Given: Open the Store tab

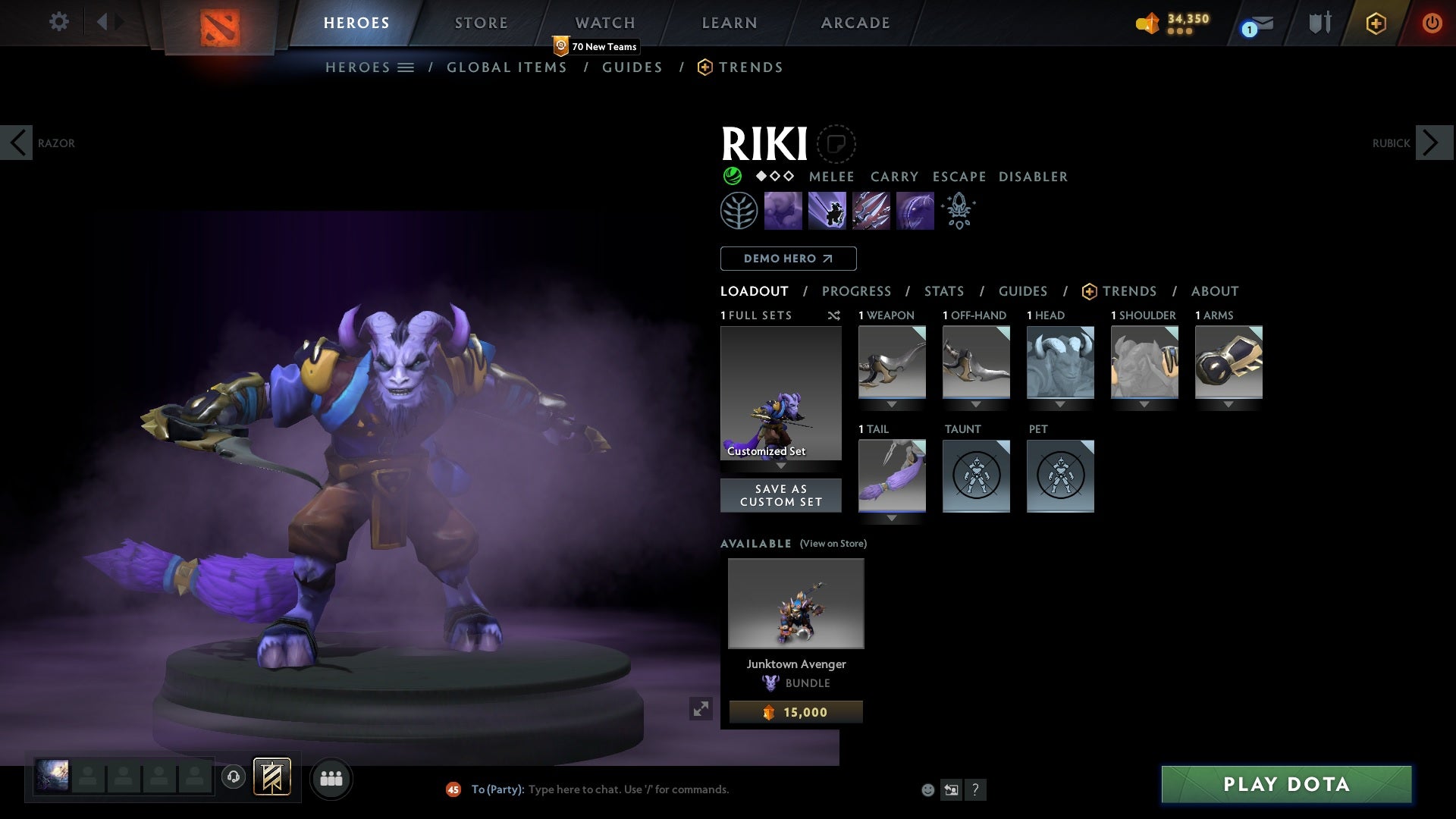Looking at the screenshot, I should point(481,23).
